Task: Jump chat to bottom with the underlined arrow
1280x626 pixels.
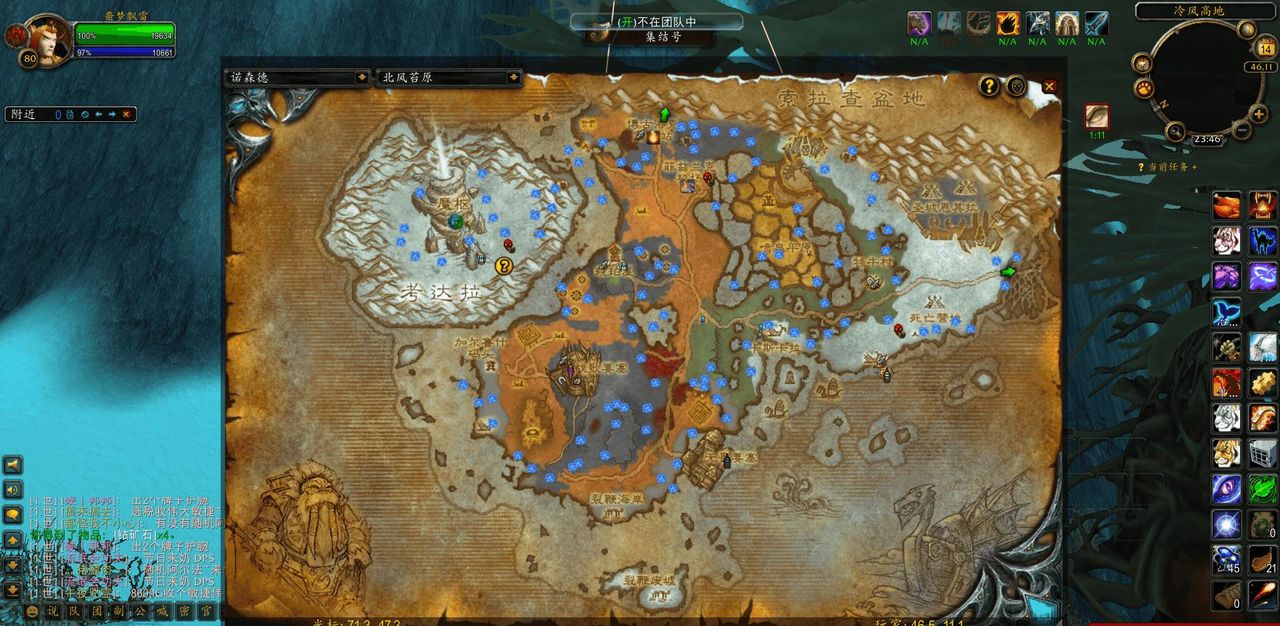Action: (13, 590)
